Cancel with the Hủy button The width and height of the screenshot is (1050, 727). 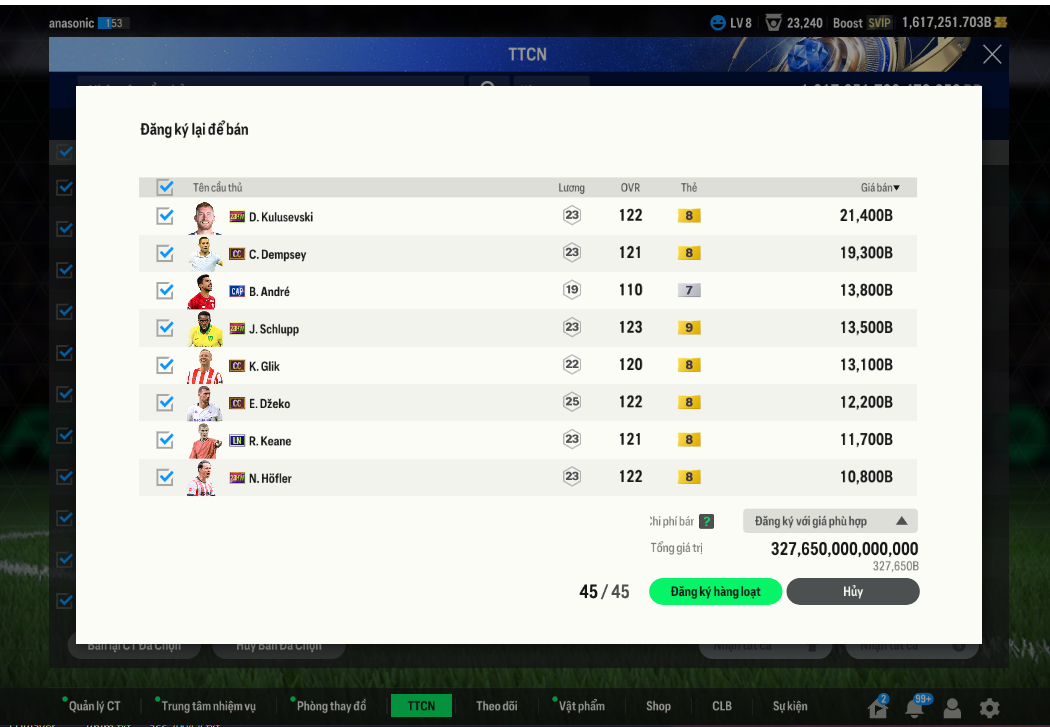pos(852,592)
